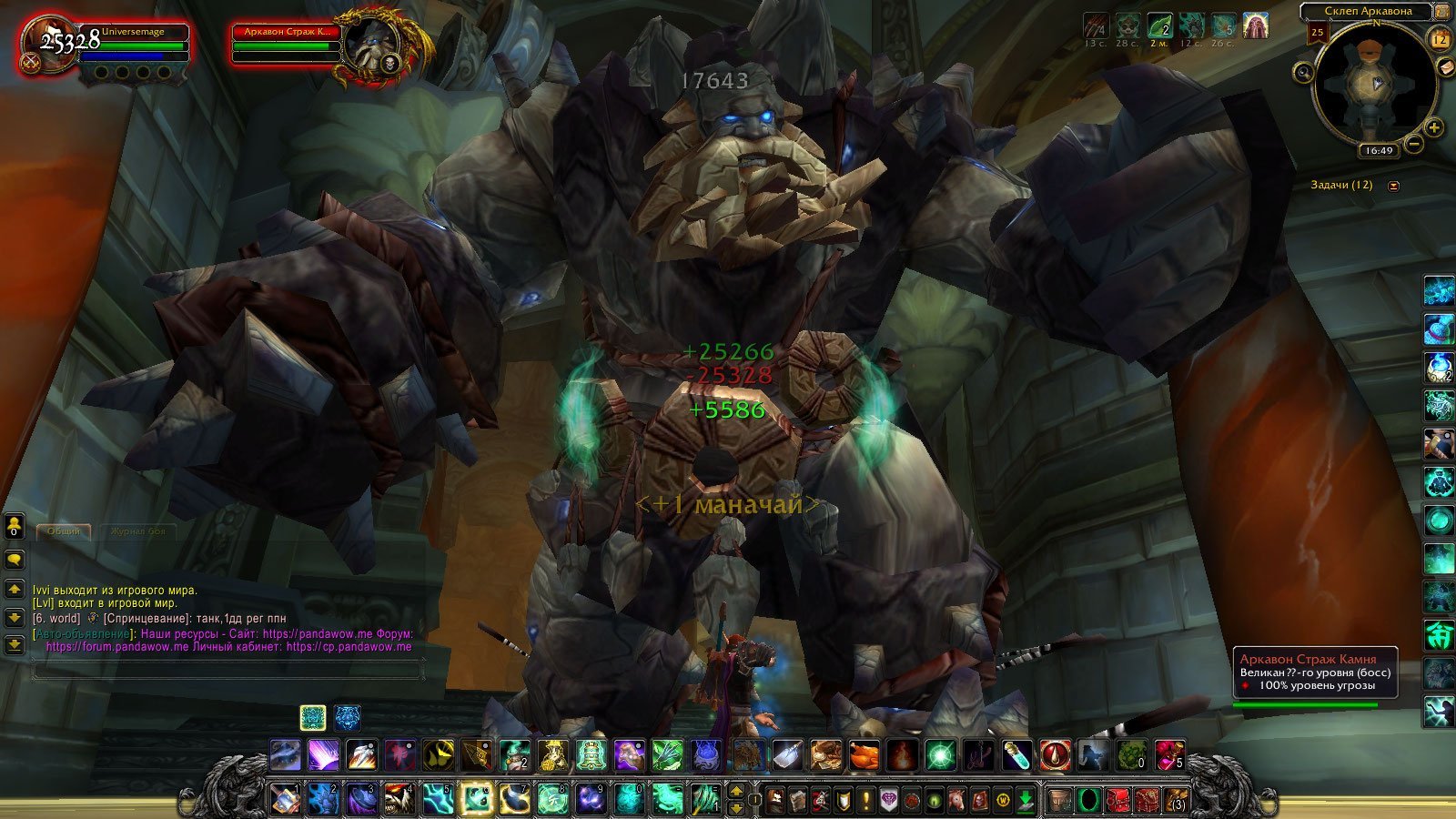Viewport: 1456px width, 819px height.
Task: Toggle the minimap tracking magnifier button
Action: (1303, 72)
